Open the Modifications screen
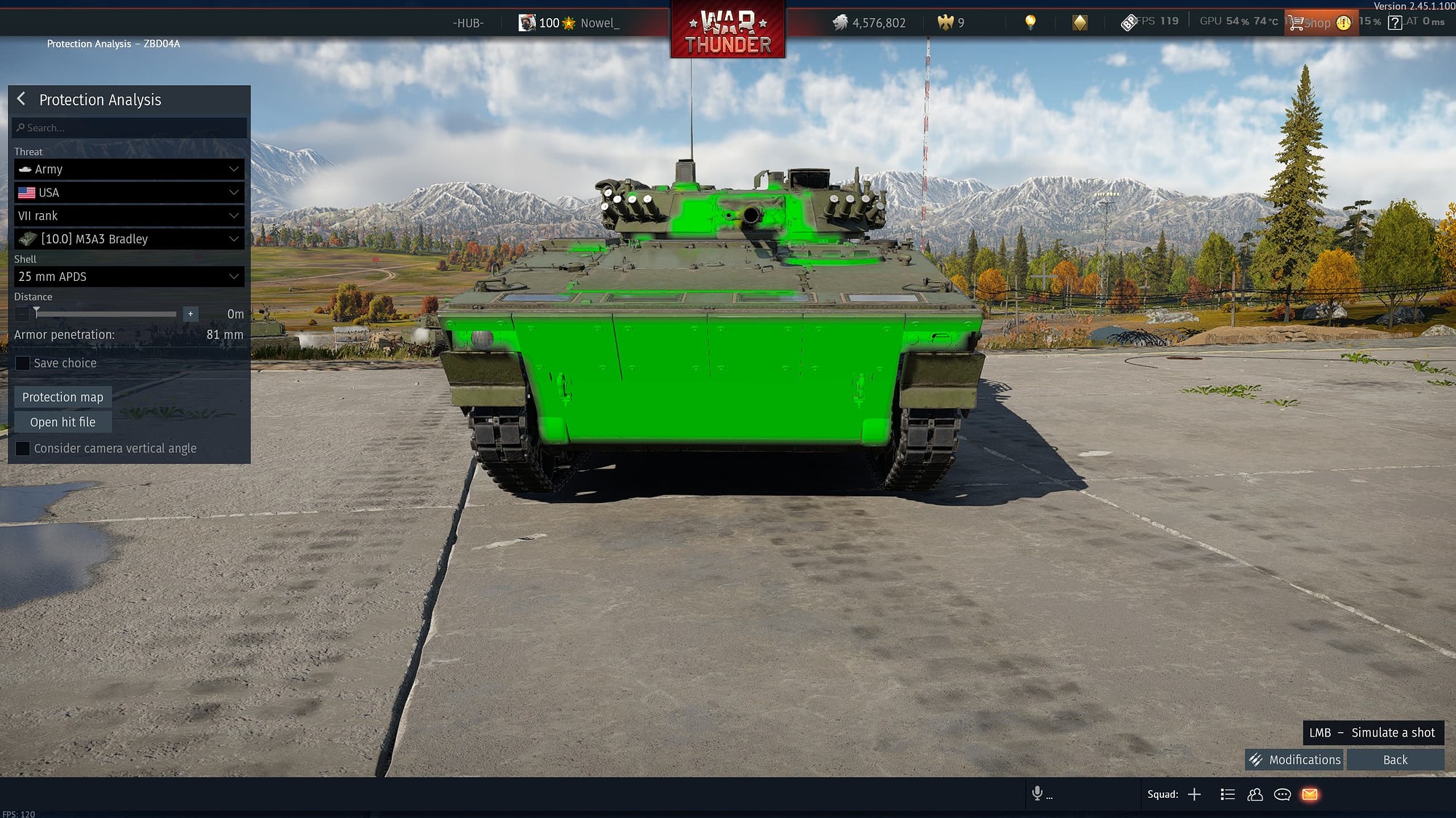The image size is (1456, 818). (x=1294, y=759)
